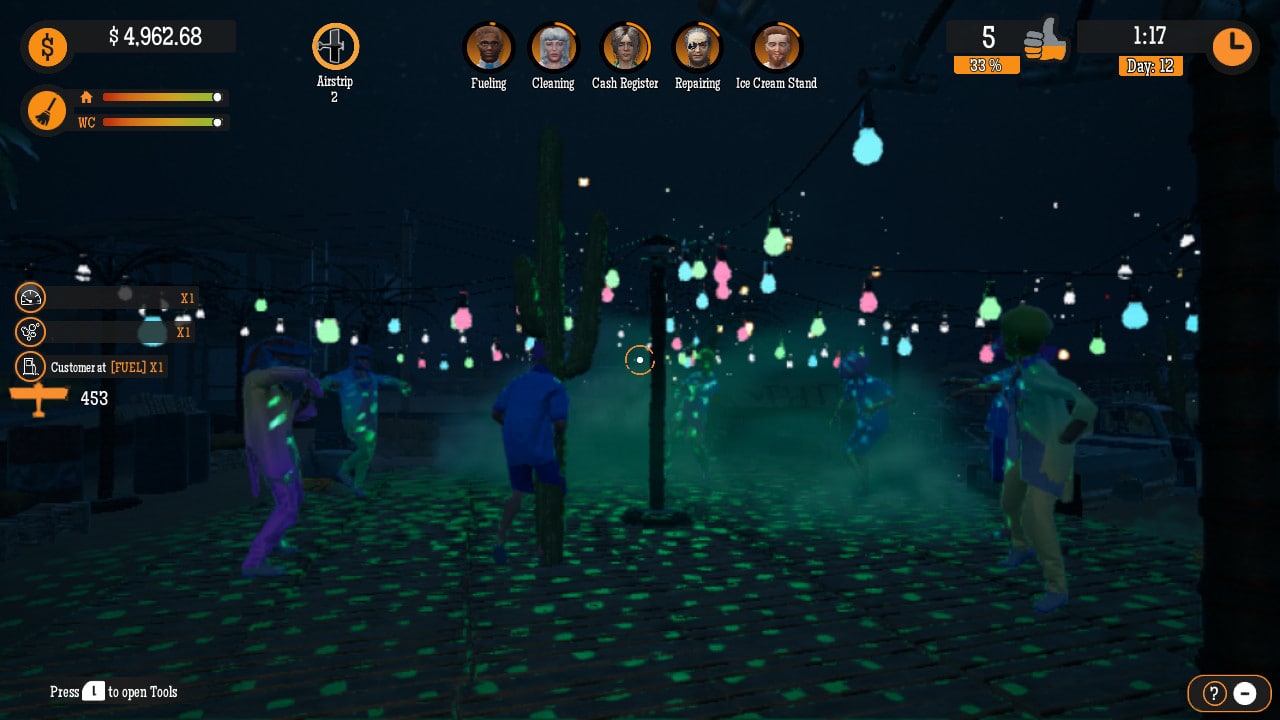
Task: Toggle the Cash Register worker assignment
Action: pos(625,45)
